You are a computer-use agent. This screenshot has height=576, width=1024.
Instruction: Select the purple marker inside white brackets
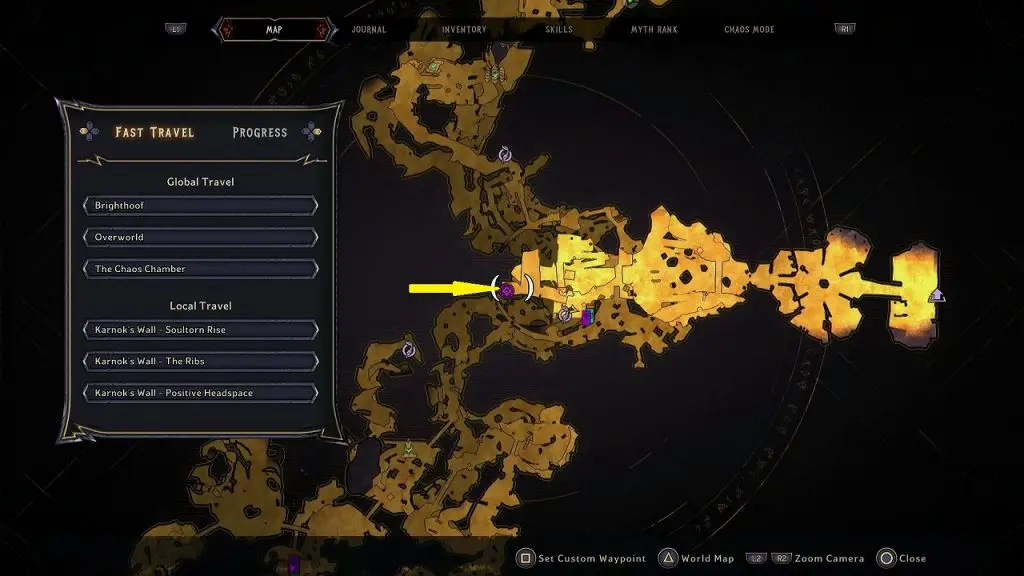tap(507, 291)
